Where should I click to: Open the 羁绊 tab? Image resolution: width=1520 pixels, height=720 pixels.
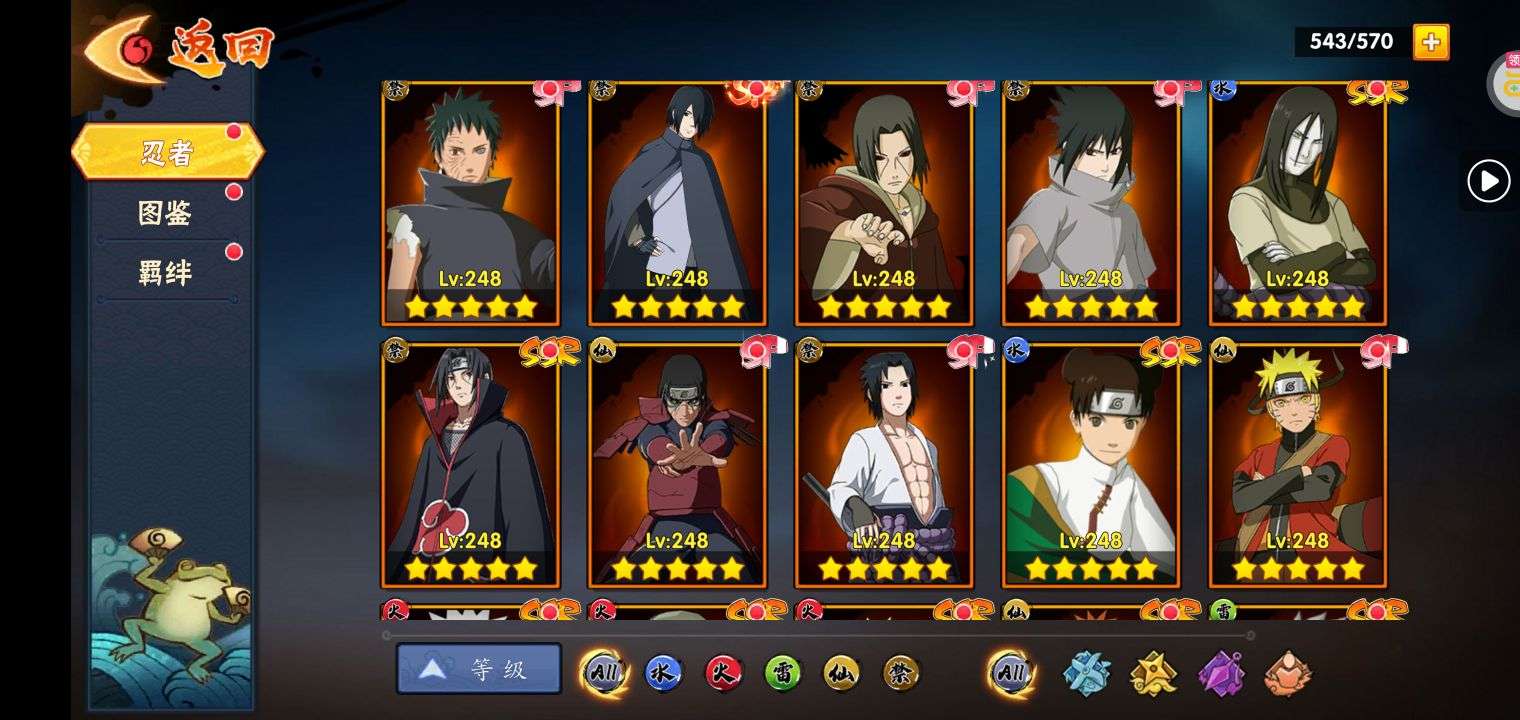(165, 273)
